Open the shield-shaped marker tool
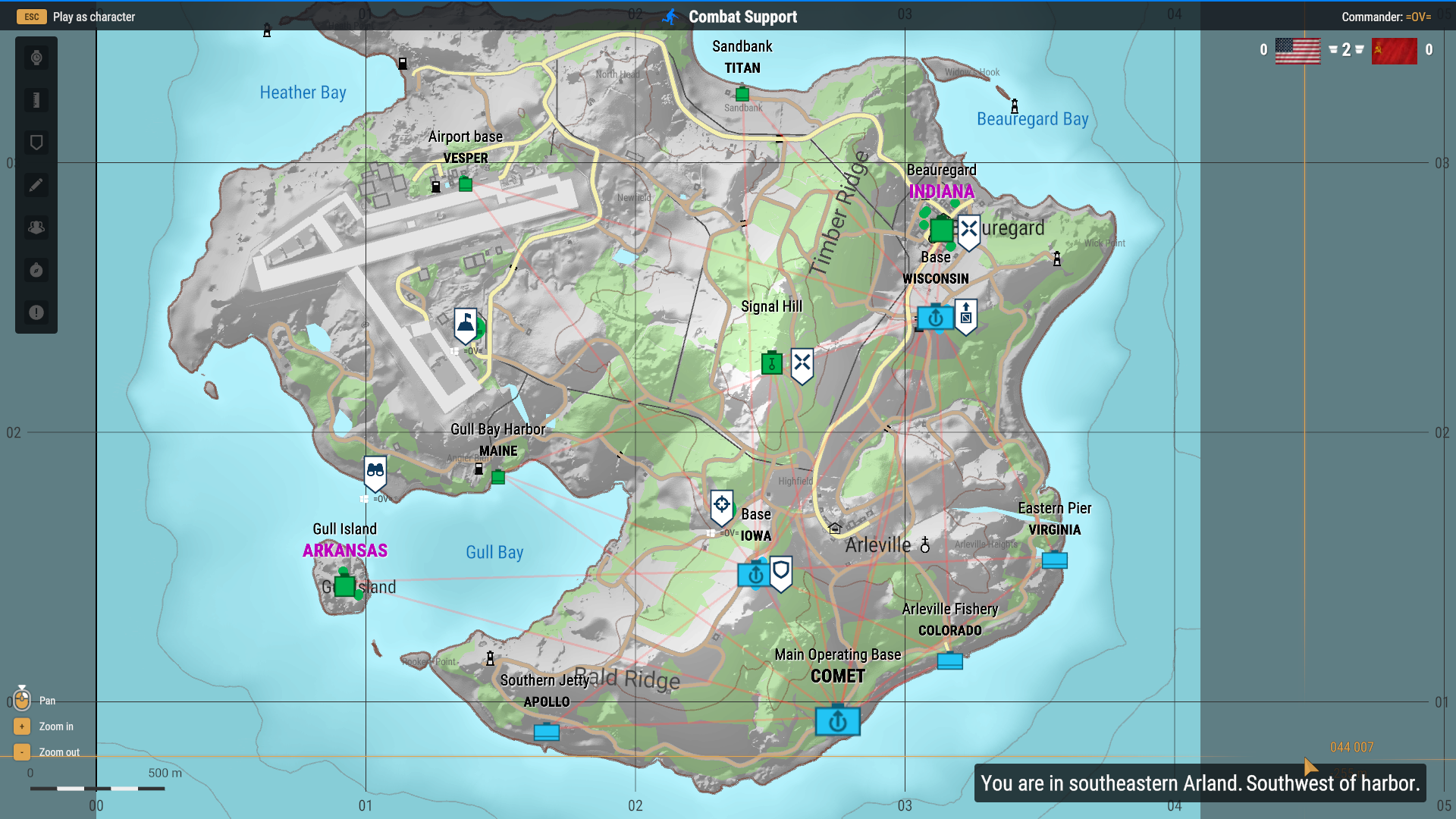 (x=36, y=143)
